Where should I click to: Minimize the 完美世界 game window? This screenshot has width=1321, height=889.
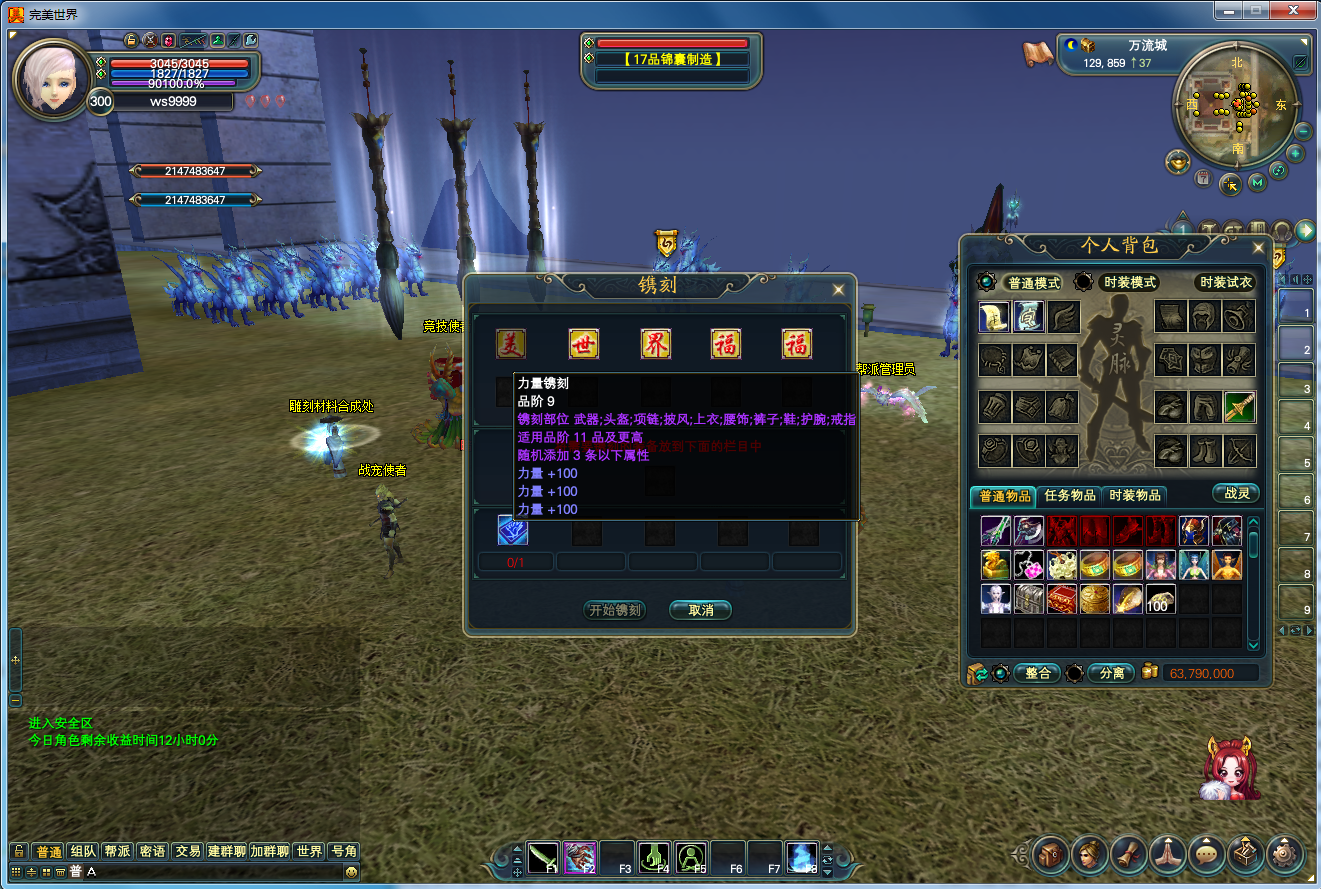pos(1231,10)
